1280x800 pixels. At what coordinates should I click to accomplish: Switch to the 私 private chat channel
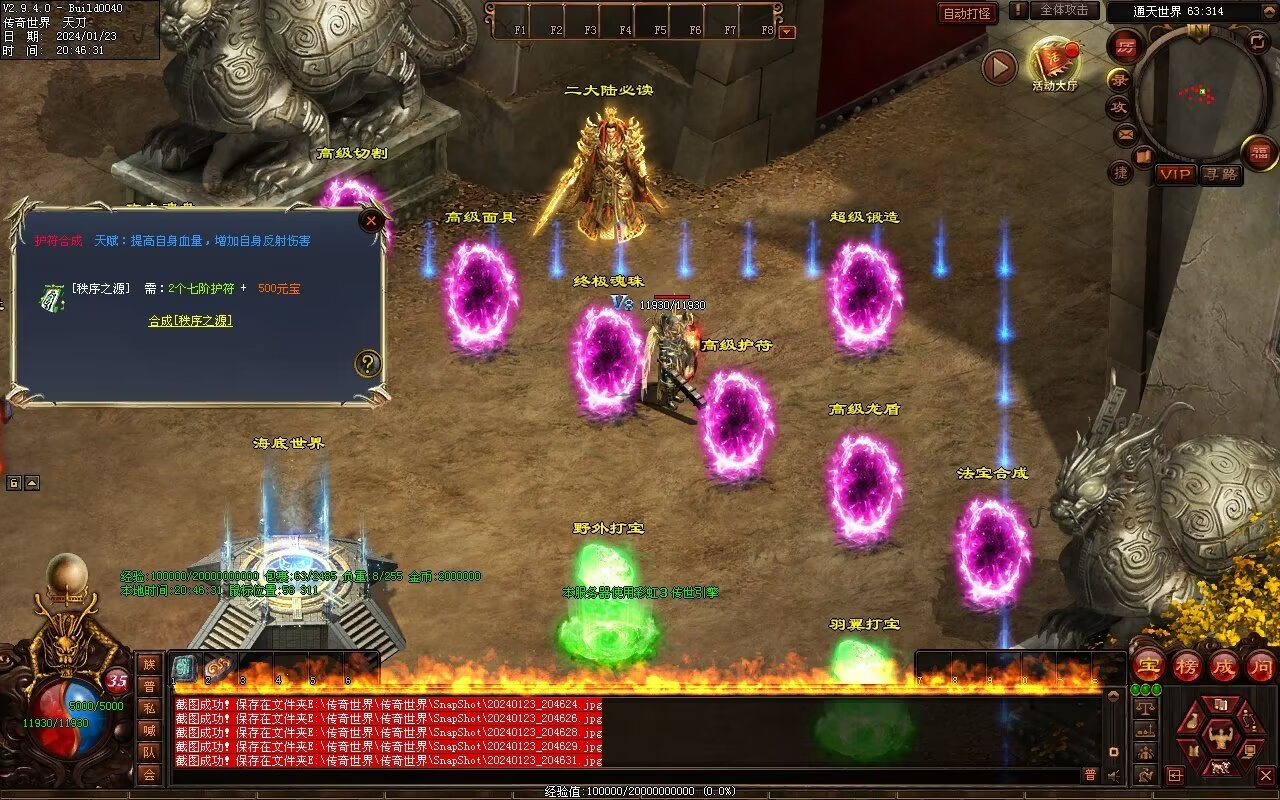tap(149, 708)
